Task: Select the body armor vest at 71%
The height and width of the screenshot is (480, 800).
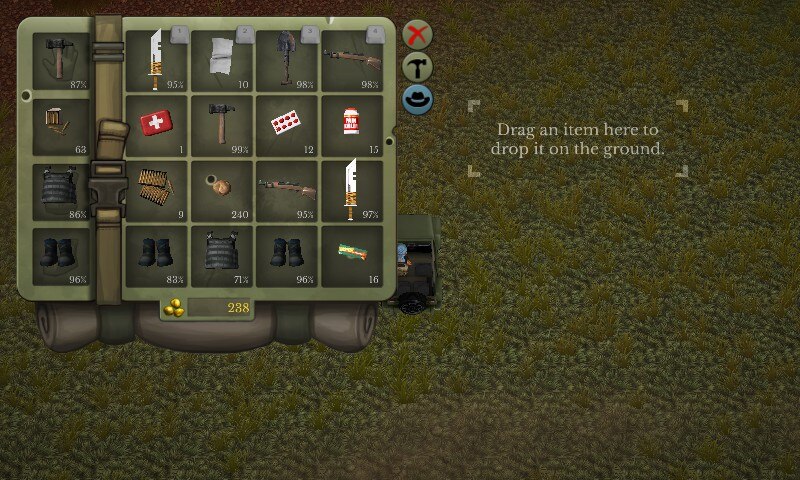Action: (222, 255)
